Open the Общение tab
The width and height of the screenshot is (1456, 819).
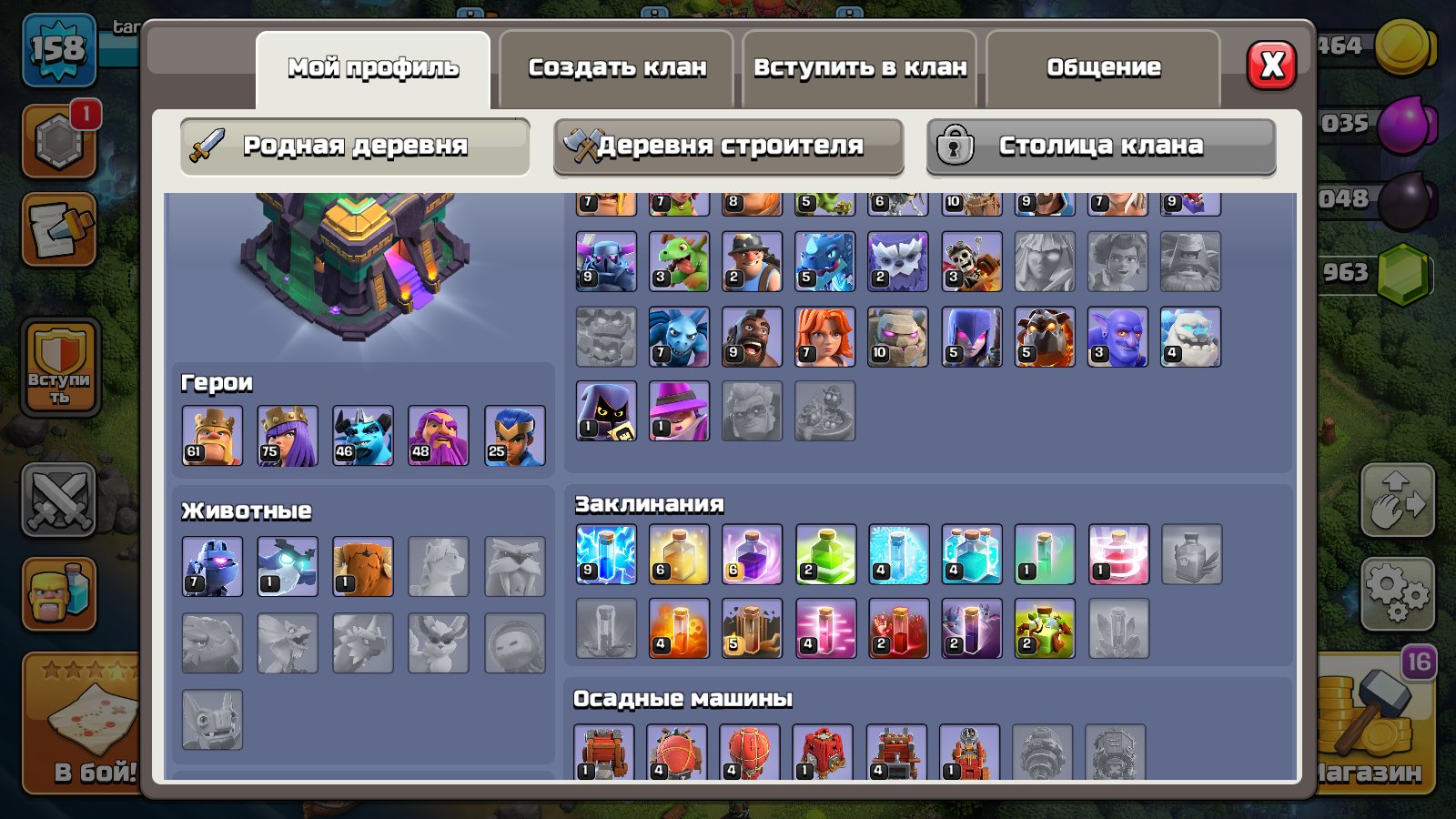pyautogui.click(x=1103, y=66)
